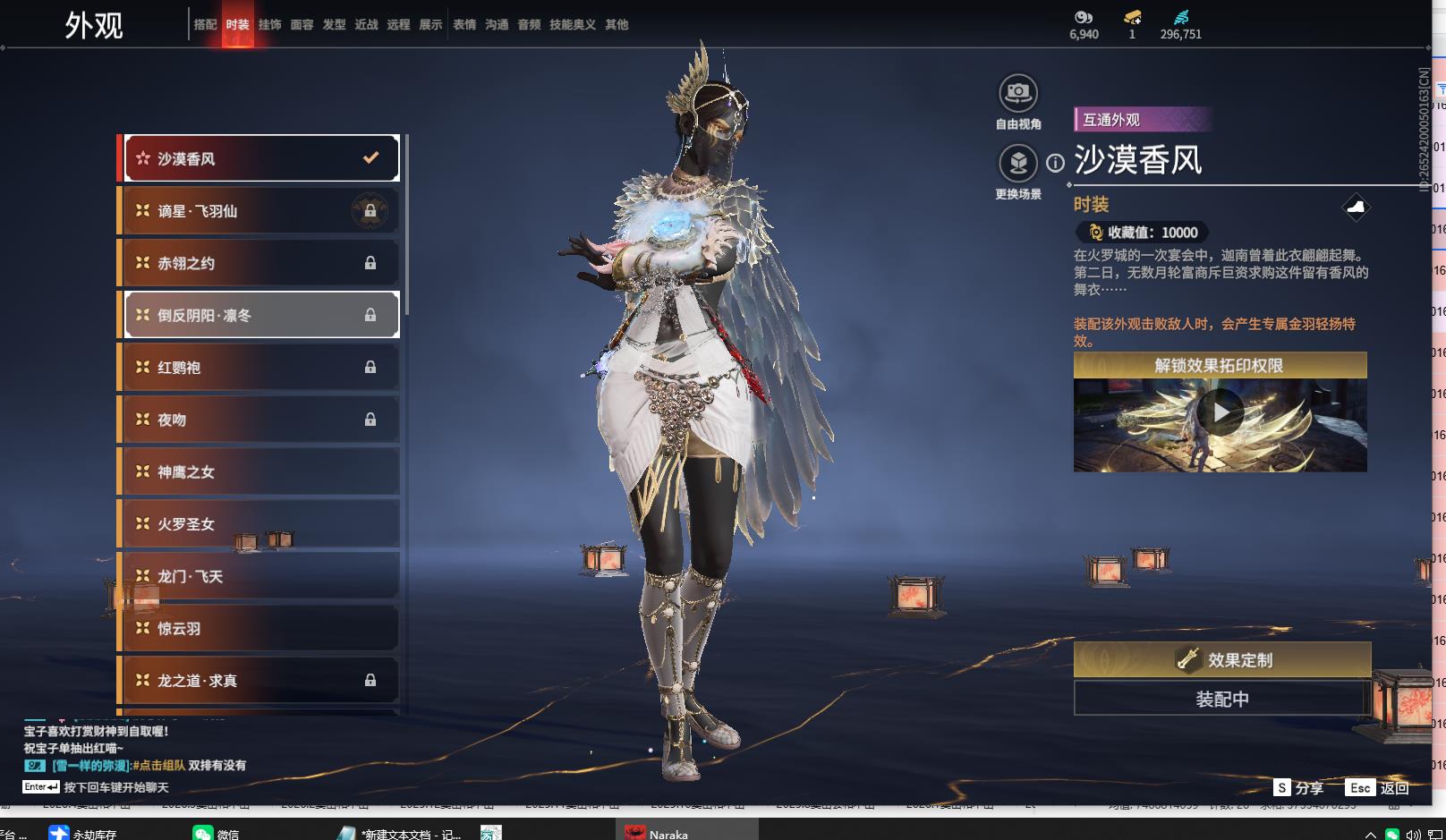Switch to the 面容 face tab
Image resolution: width=1446 pixels, height=840 pixels.
click(302, 25)
